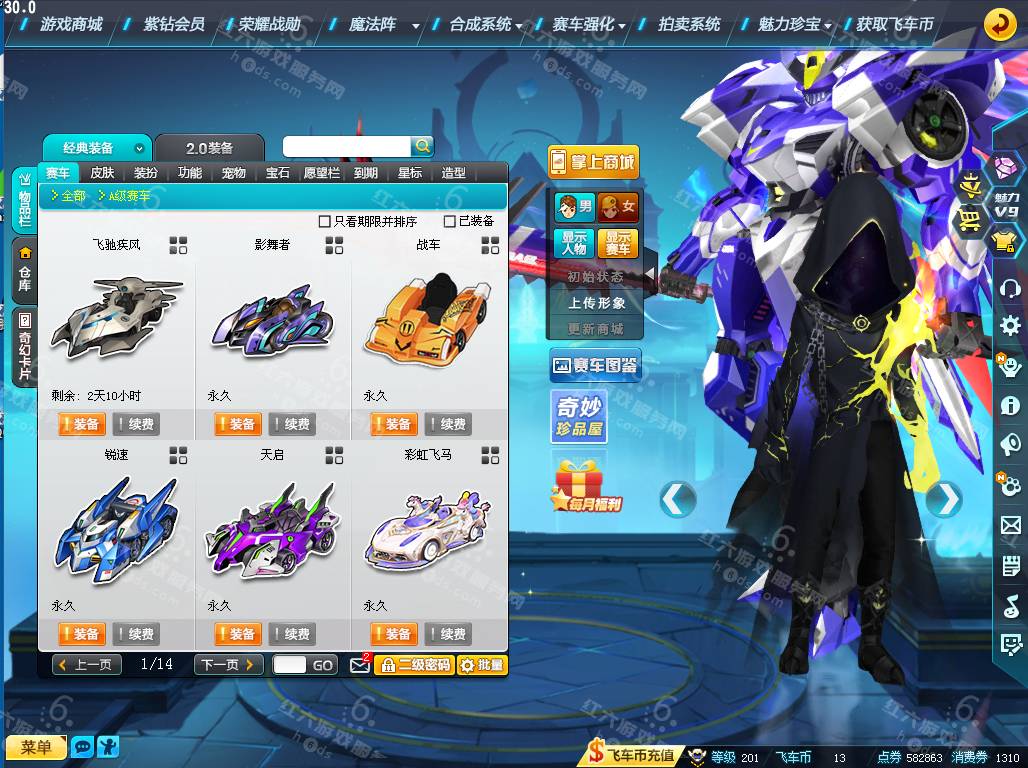Switch to the 宠物 pet tab
Screen dimensions: 1028x768
click(233, 173)
